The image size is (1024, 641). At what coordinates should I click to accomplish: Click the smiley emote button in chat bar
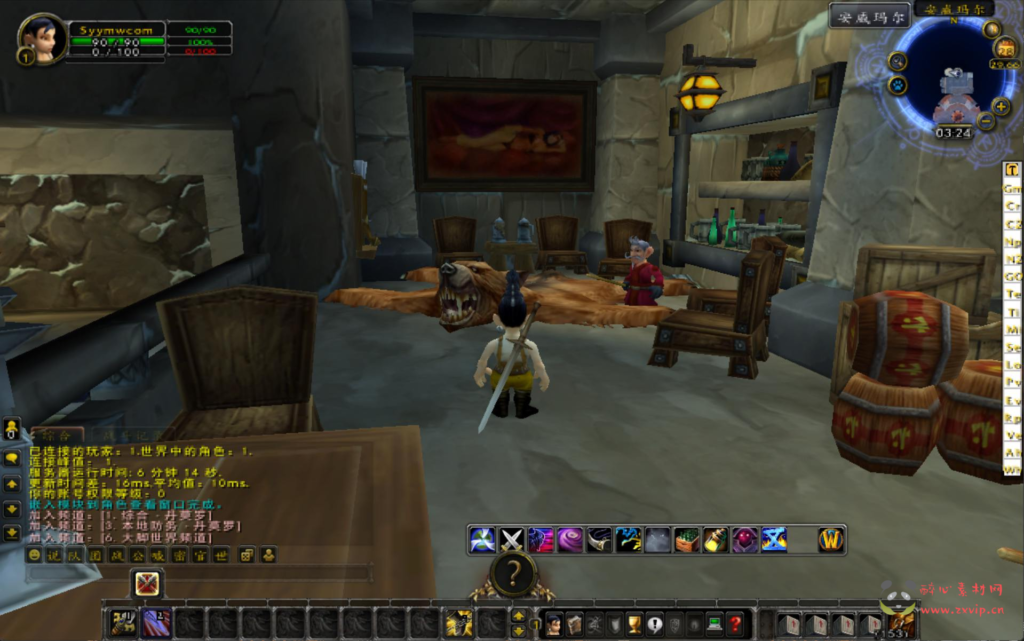click(x=35, y=555)
